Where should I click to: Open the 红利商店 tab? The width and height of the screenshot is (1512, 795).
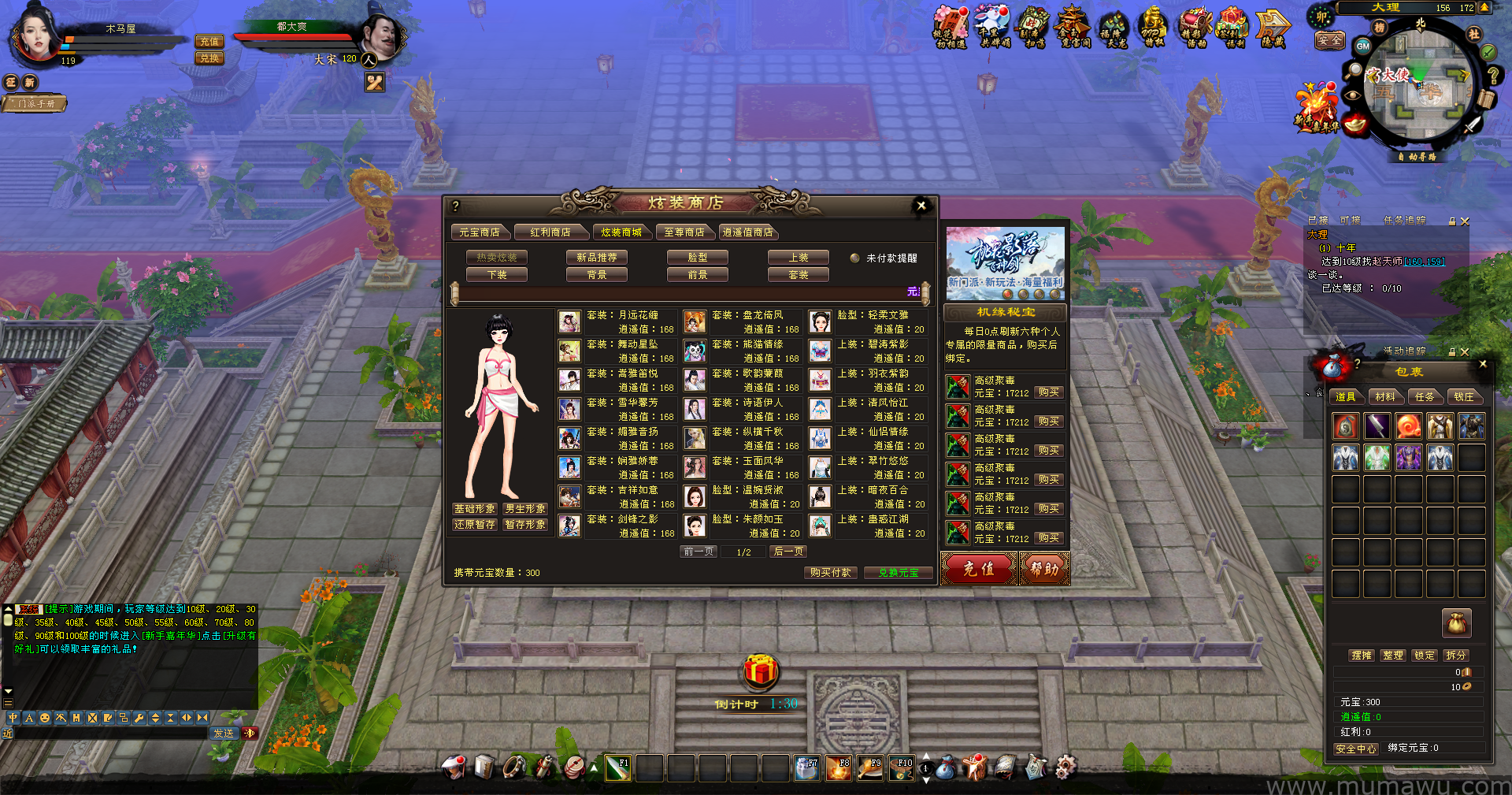point(550,232)
